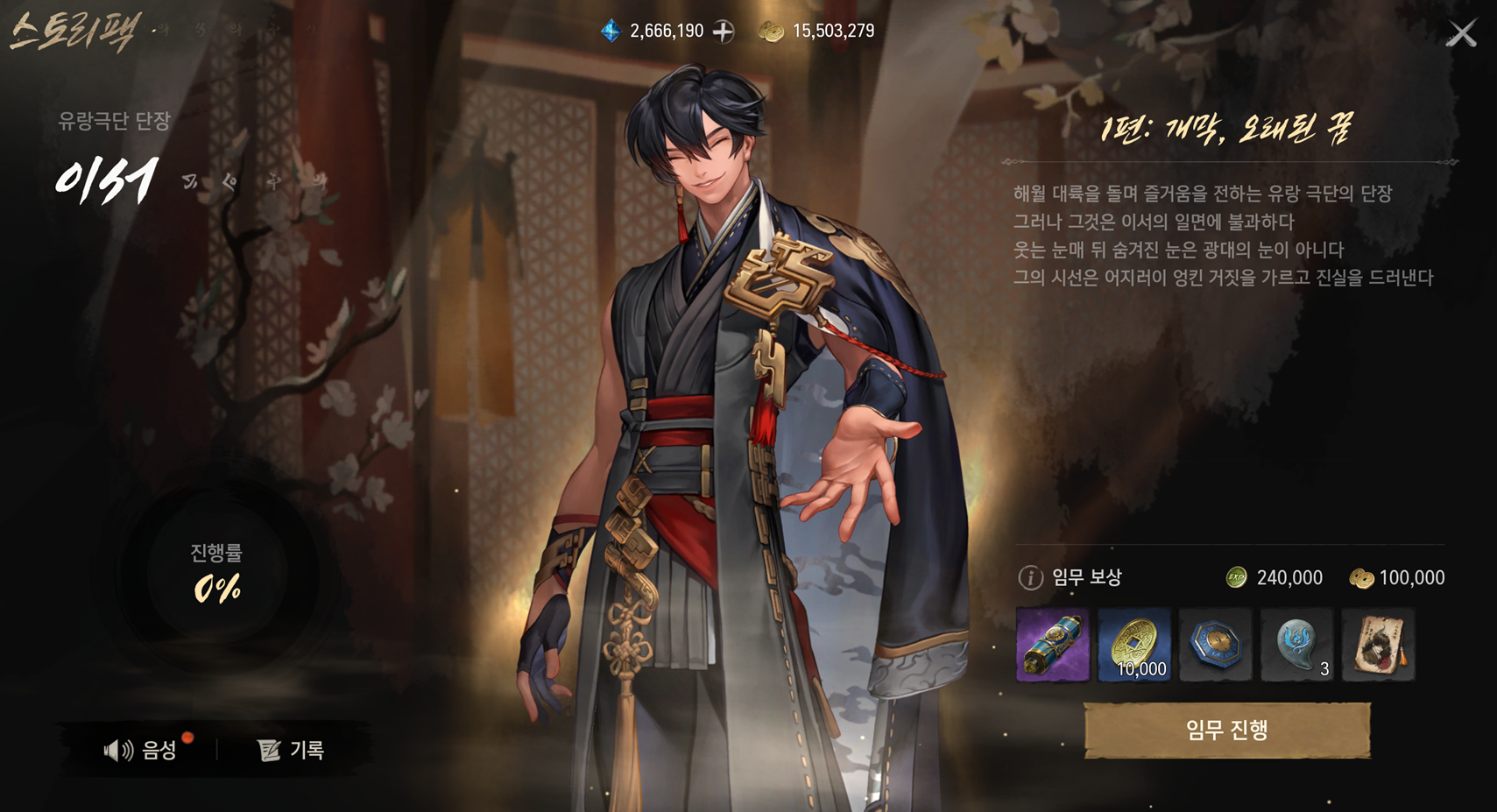Screen dimensions: 1497x812
Task: Open the 기록 records log
Action: pyautogui.click(x=292, y=750)
